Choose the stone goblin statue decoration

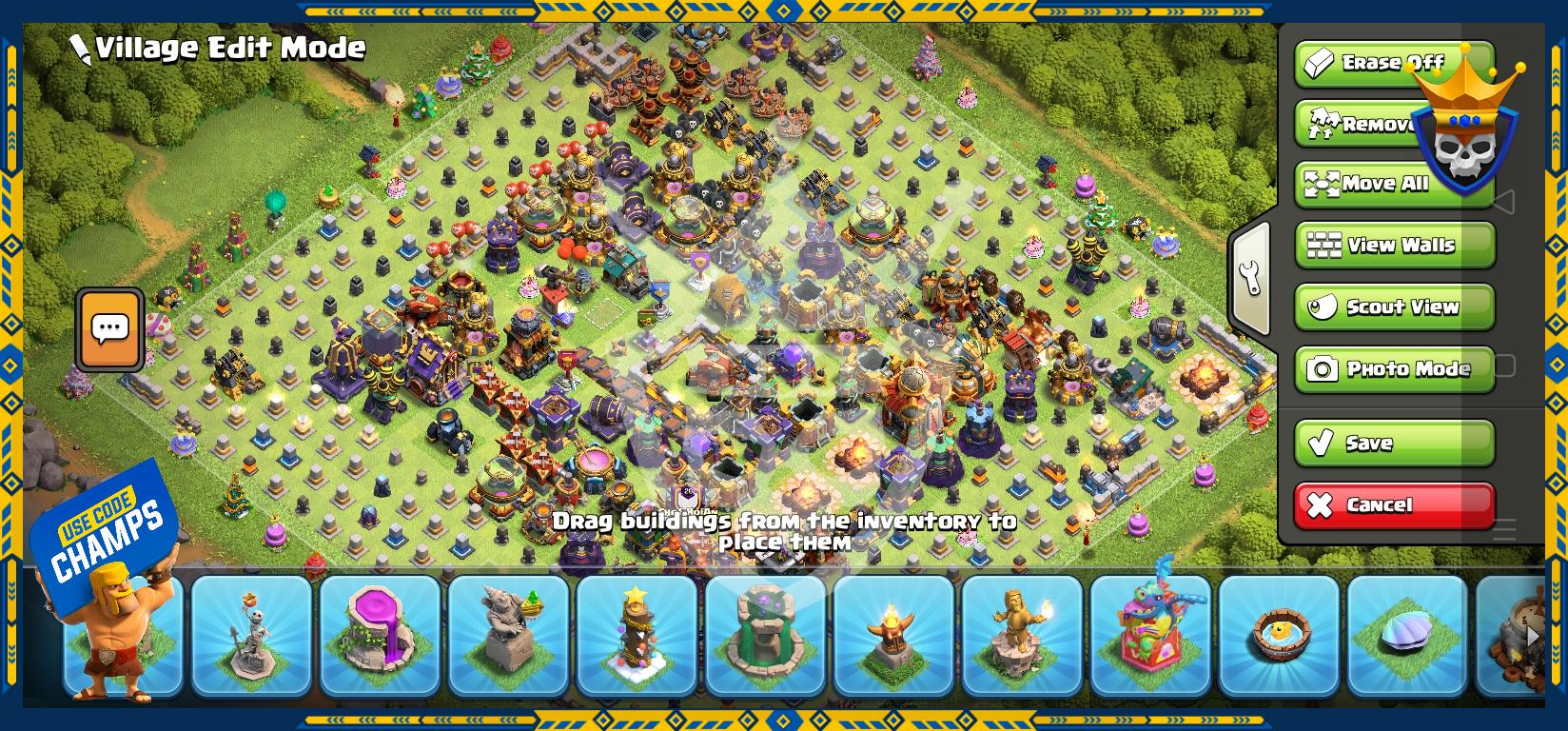[509, 635]
